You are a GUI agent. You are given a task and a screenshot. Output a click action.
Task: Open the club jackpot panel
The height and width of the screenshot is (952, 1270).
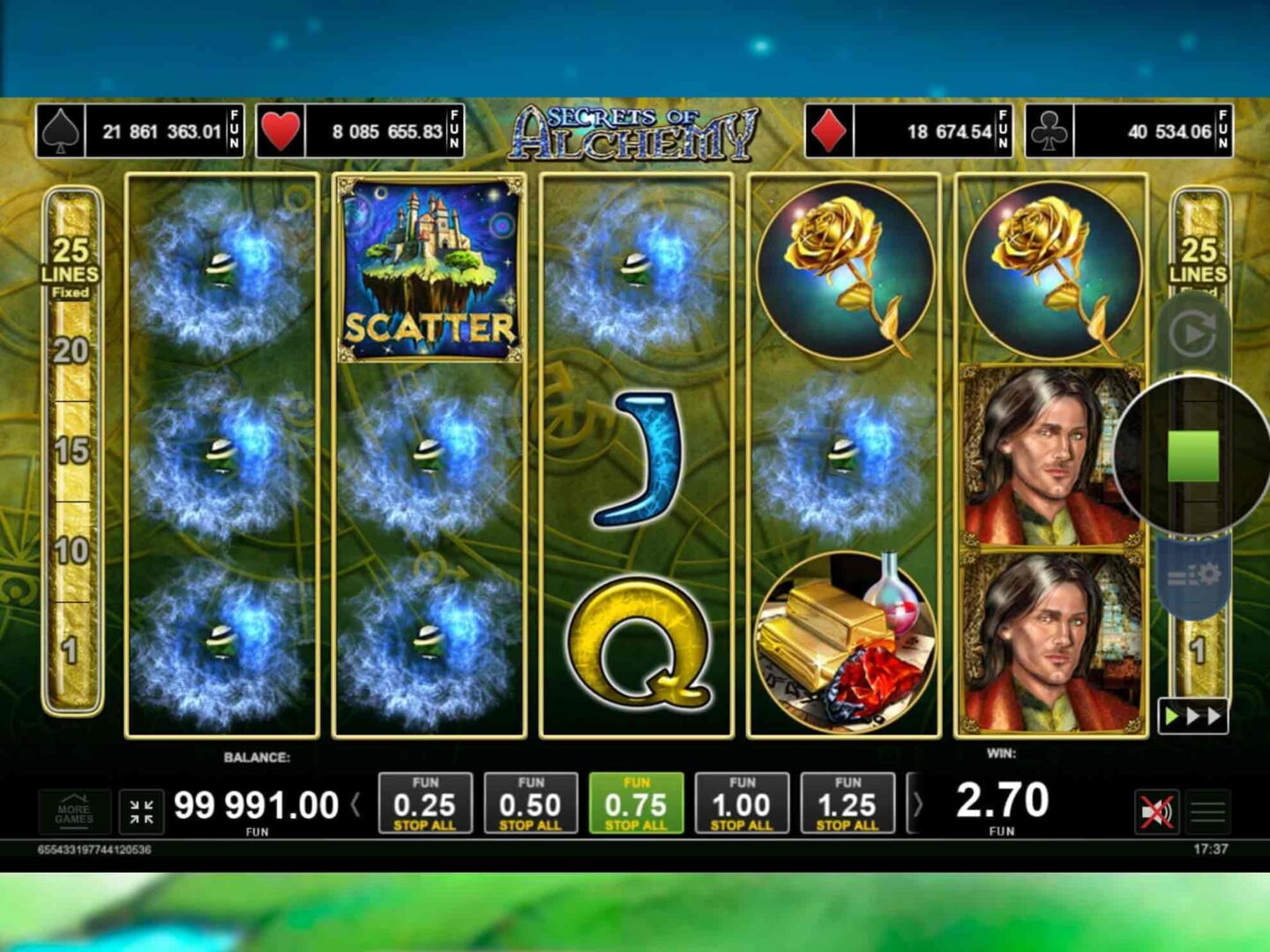1128,131
